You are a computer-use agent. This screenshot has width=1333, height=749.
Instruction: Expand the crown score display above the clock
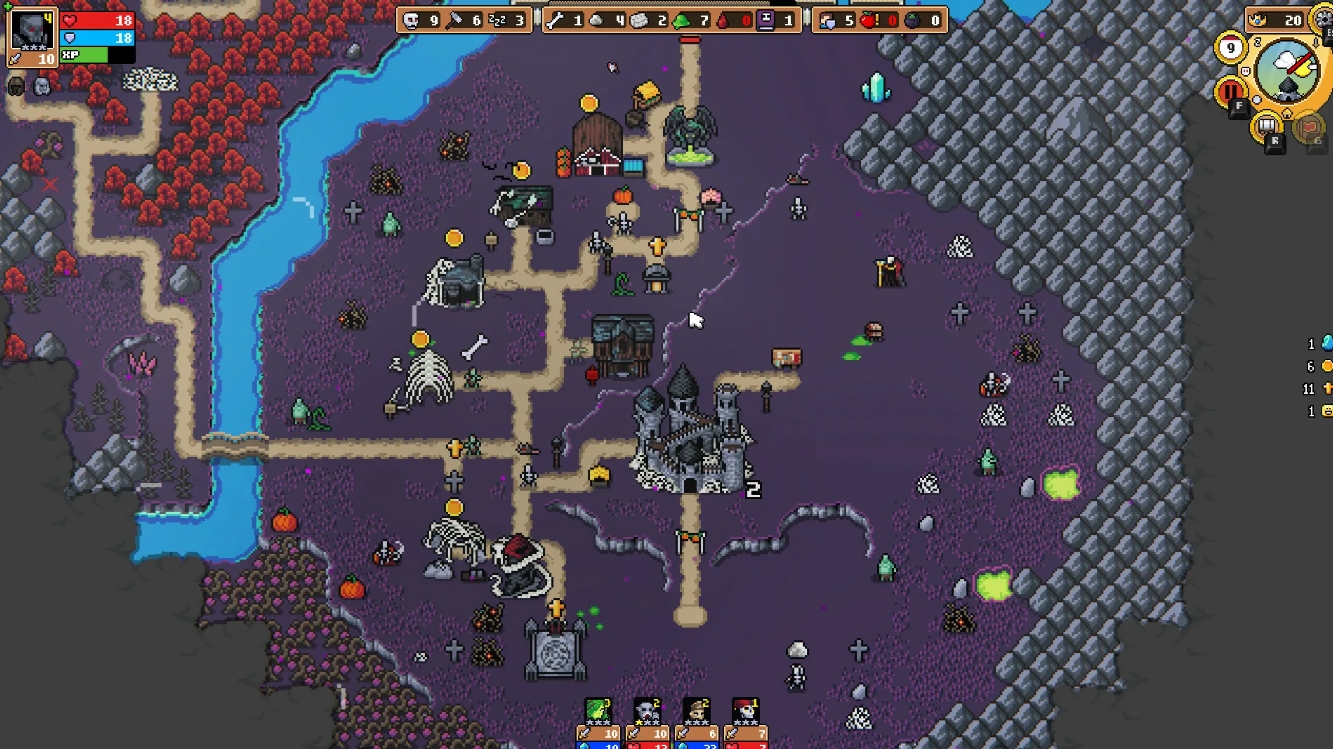pos(1274,21)
